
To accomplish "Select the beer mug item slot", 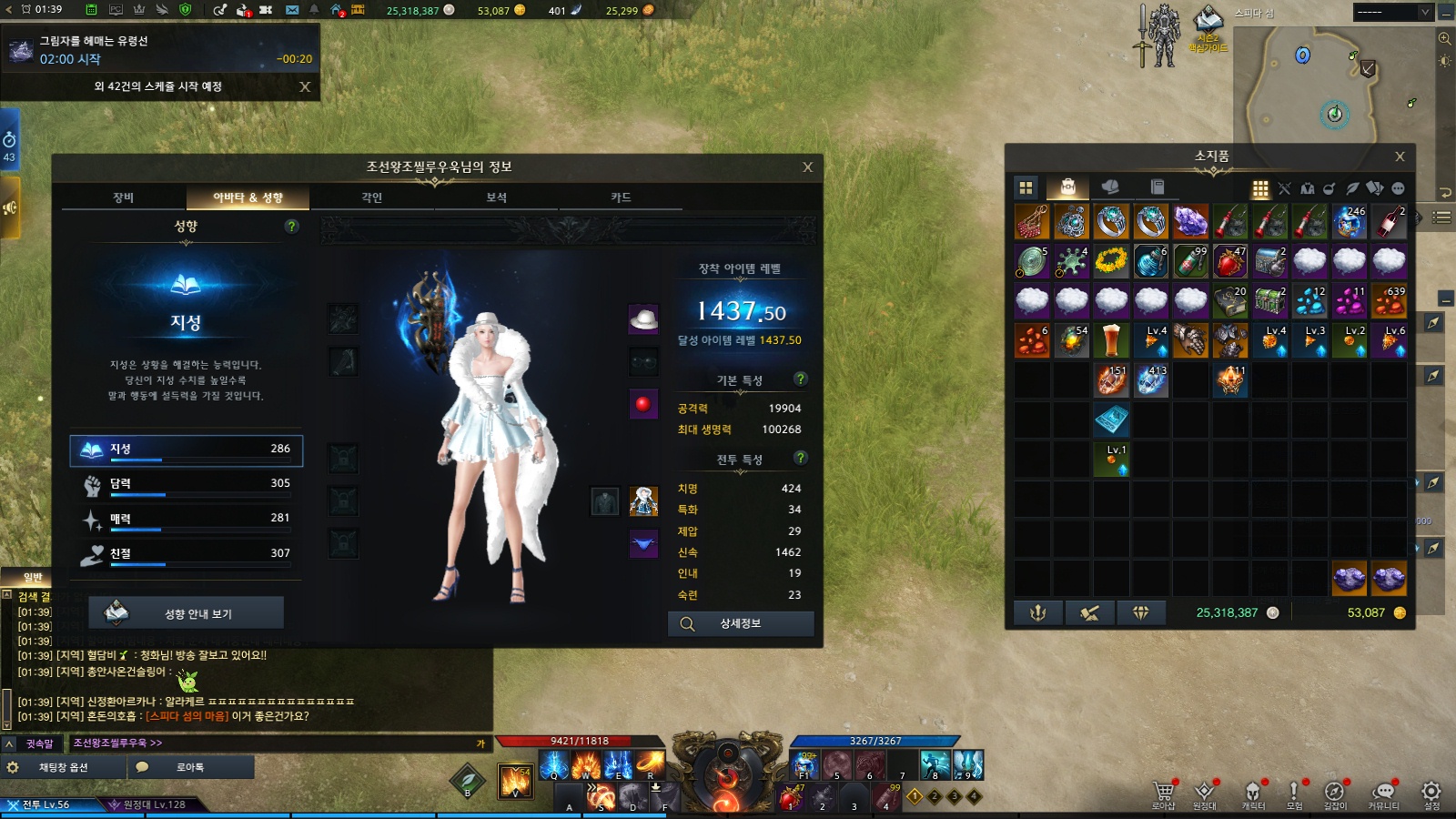I will tap(1111, 340).
